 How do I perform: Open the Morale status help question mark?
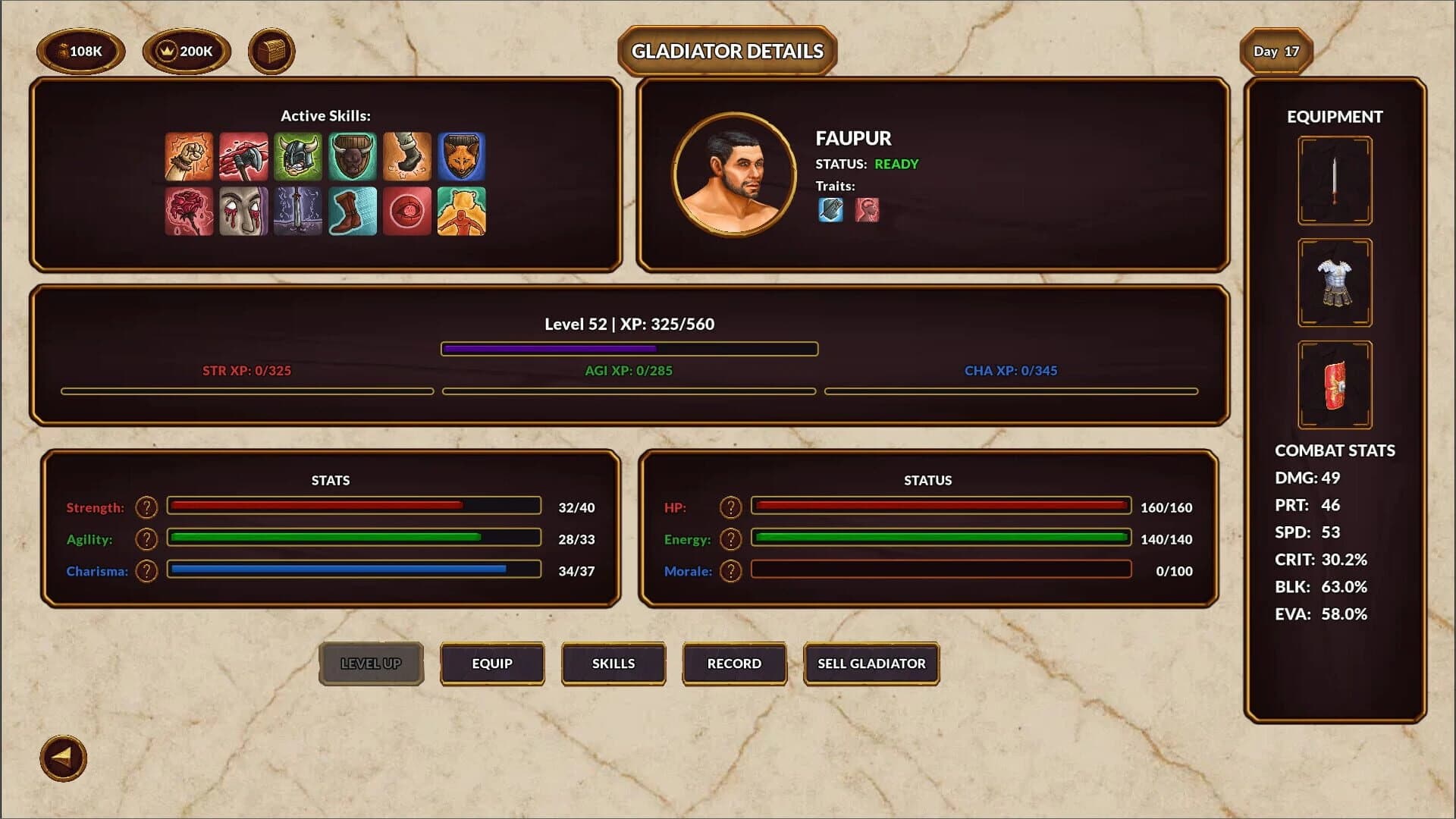pyautogui.click(x=730, y=570)
